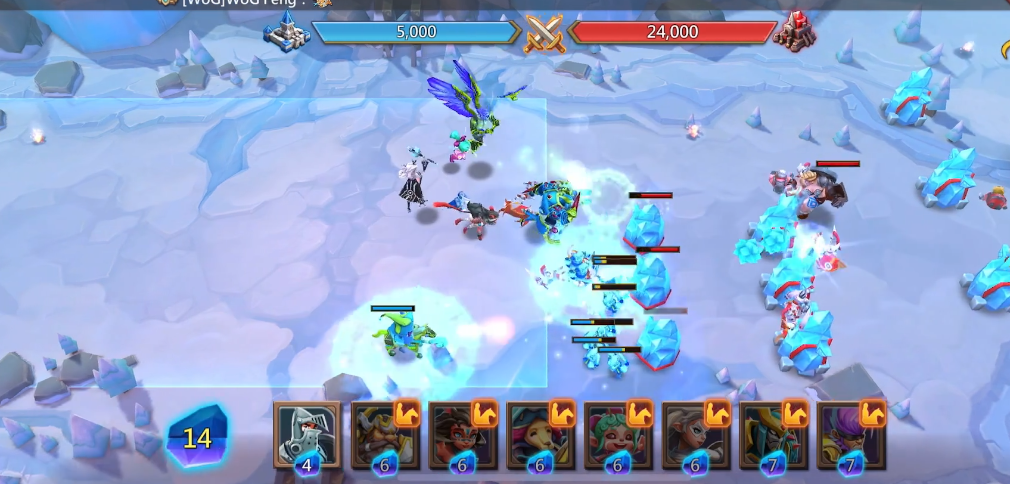This screenshot has width=1010, height=484.
Task: Pick the goggled brown-haired hero card
Action: tap(462, 434)
